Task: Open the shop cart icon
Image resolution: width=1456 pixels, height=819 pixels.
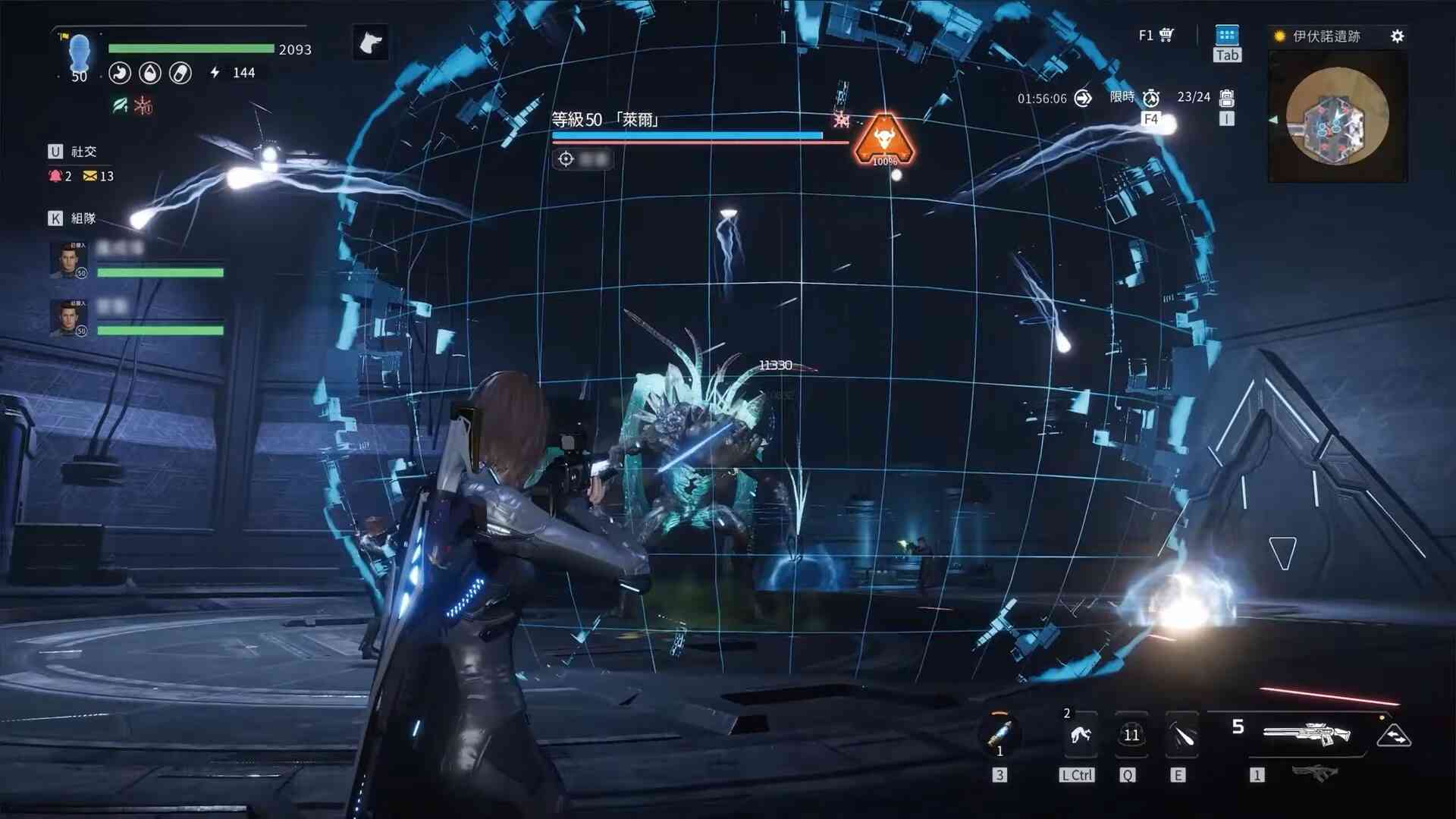Action: (1166, 35)
